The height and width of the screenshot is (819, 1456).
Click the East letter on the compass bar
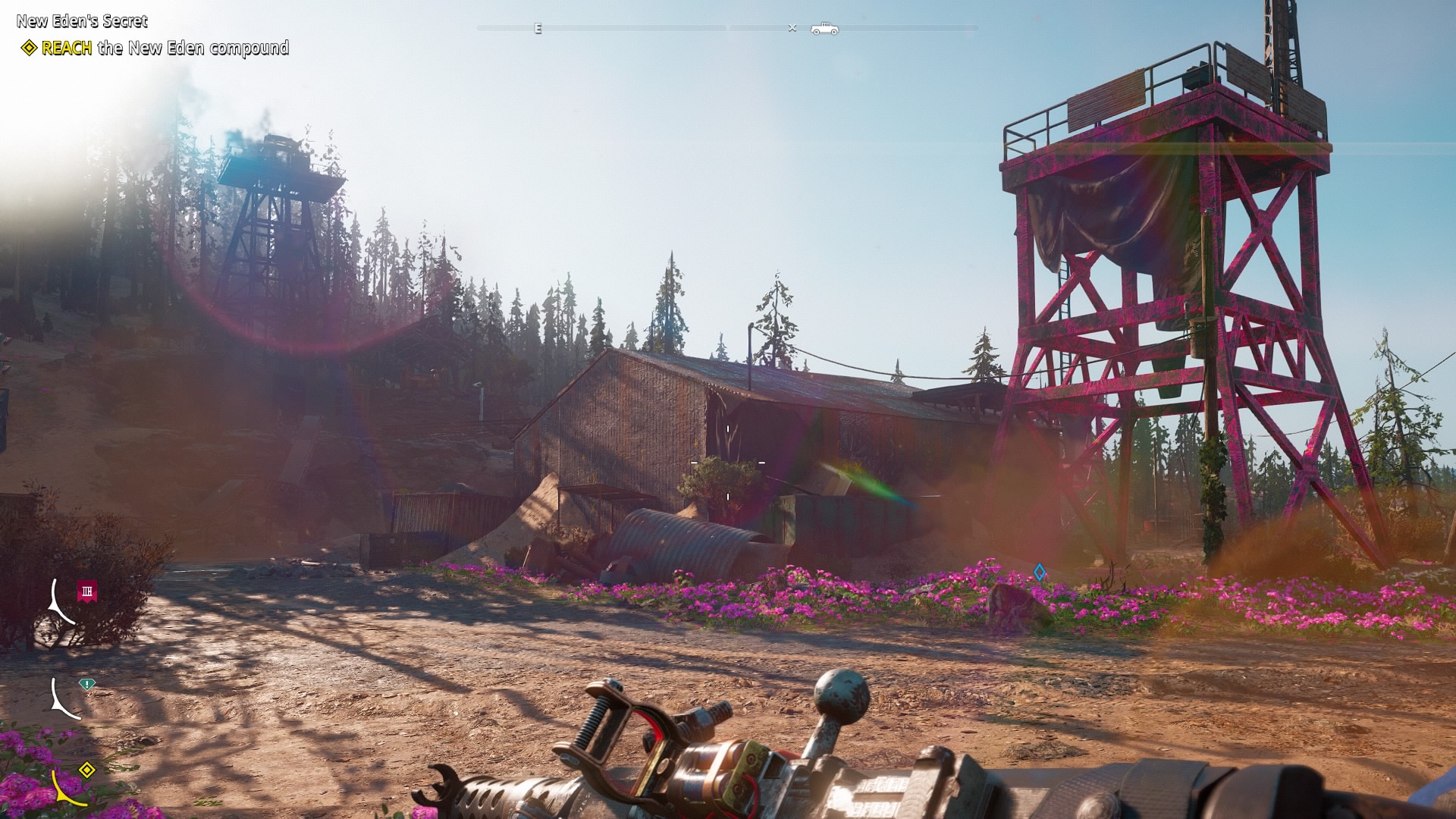coord(538,29)
